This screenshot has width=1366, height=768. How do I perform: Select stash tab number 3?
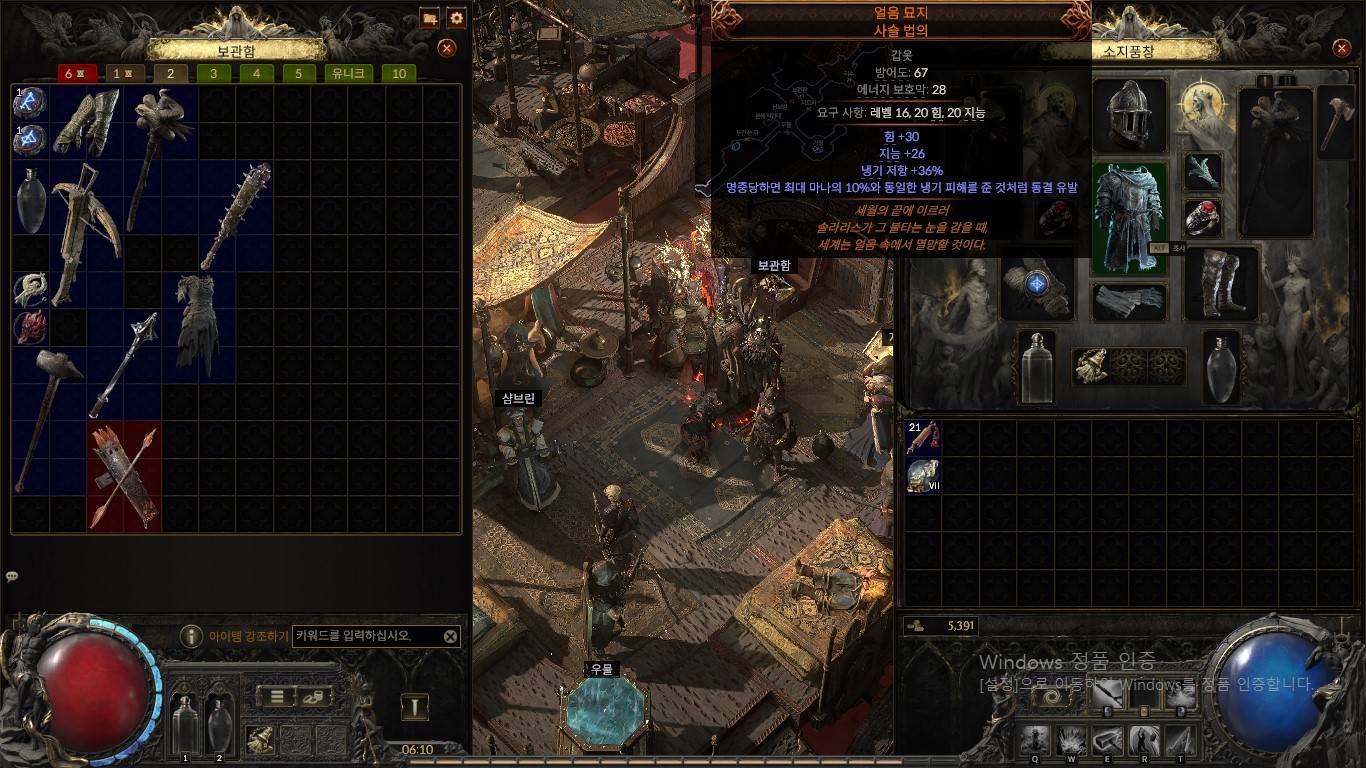coord(214,73)
